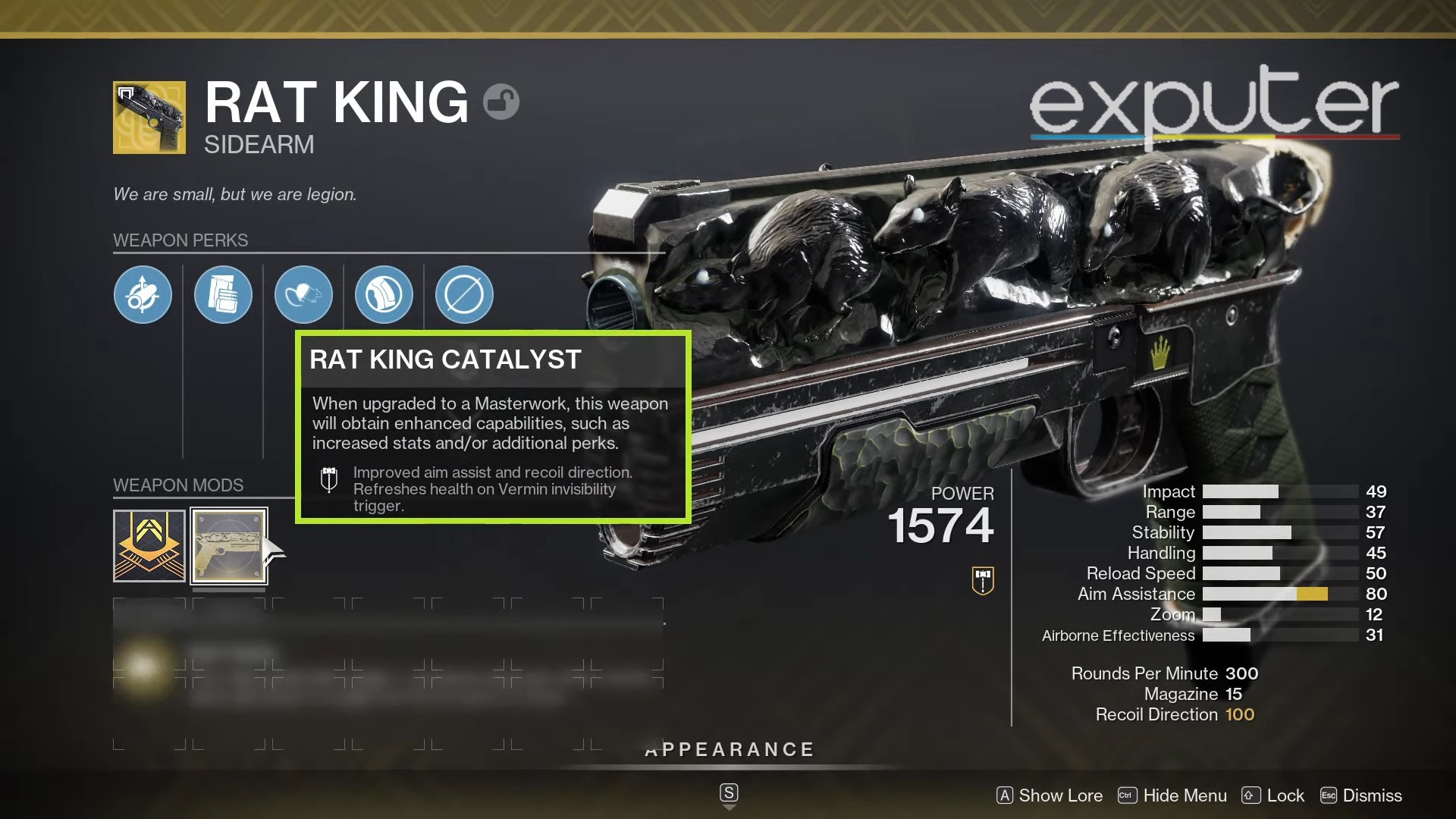Select the Rat King Catalyst mod thumbnail
Viewport: 1456px width, 819px height.
(x=229, y=545)
